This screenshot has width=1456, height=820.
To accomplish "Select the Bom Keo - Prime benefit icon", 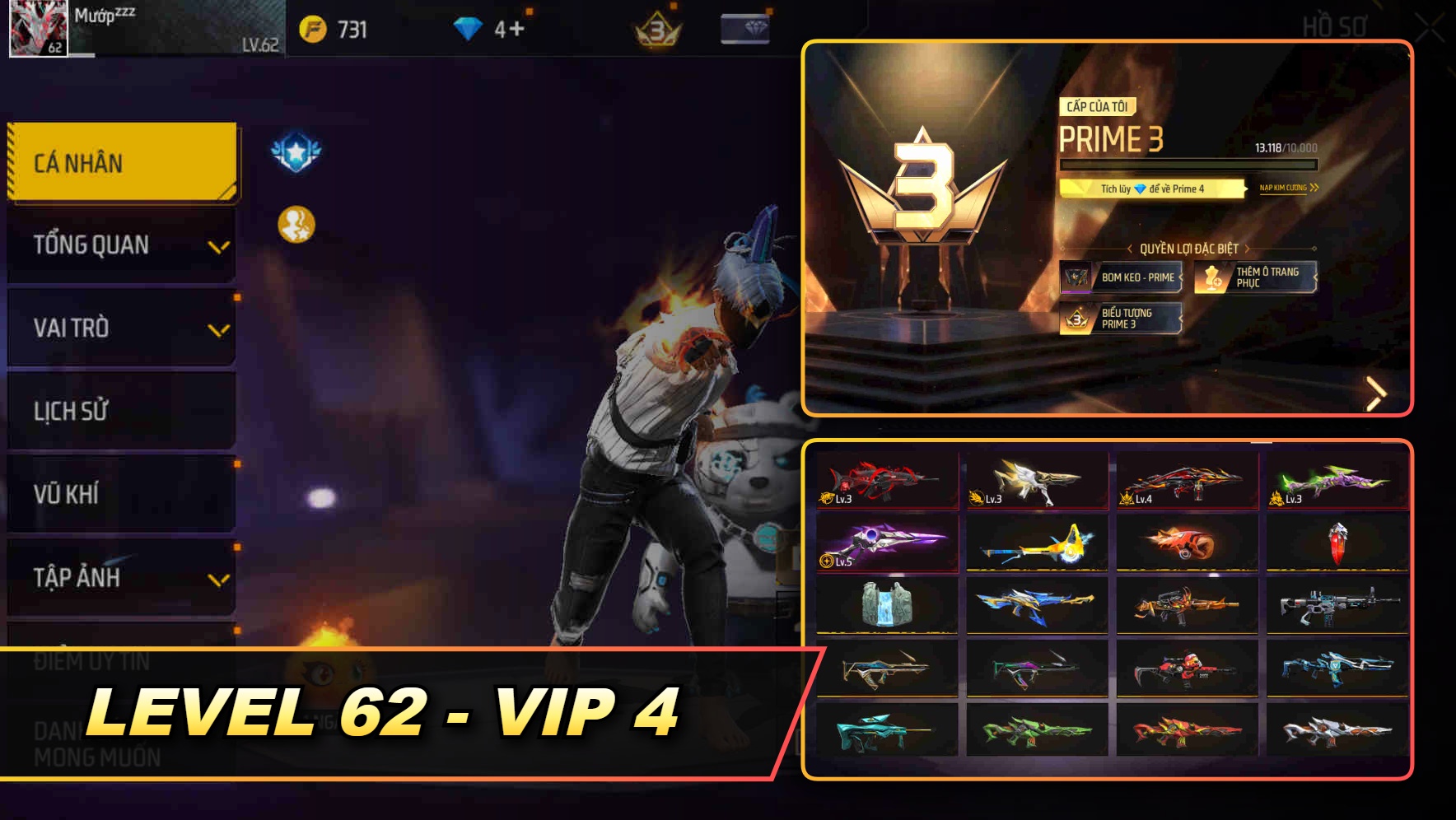I will (1076, 277).
